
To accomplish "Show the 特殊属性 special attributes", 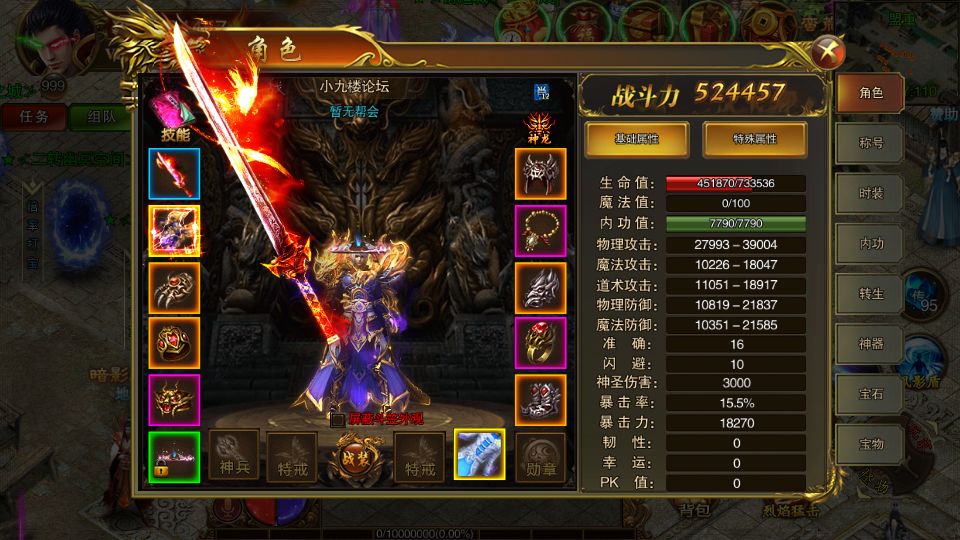I will [755, 139].
